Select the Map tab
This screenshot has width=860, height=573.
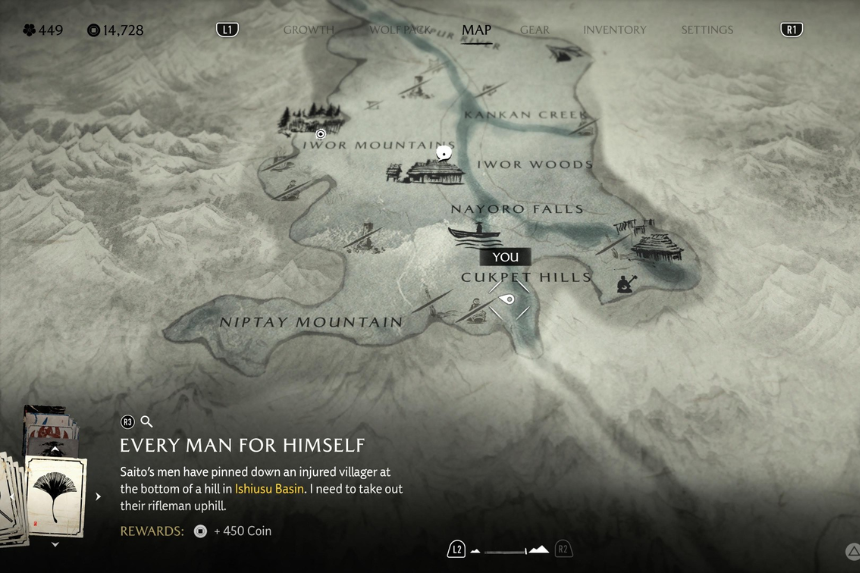476,30
